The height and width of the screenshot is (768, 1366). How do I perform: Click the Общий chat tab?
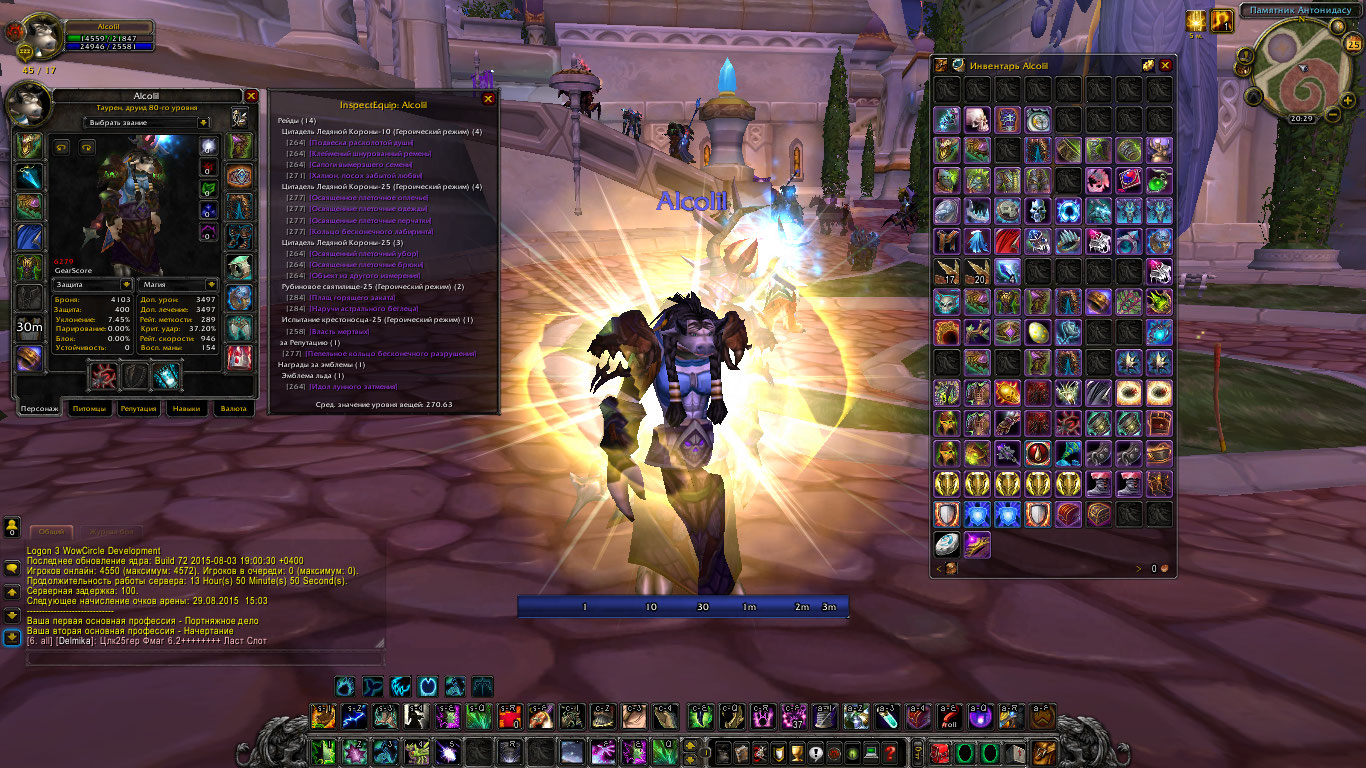coord(51,532)
